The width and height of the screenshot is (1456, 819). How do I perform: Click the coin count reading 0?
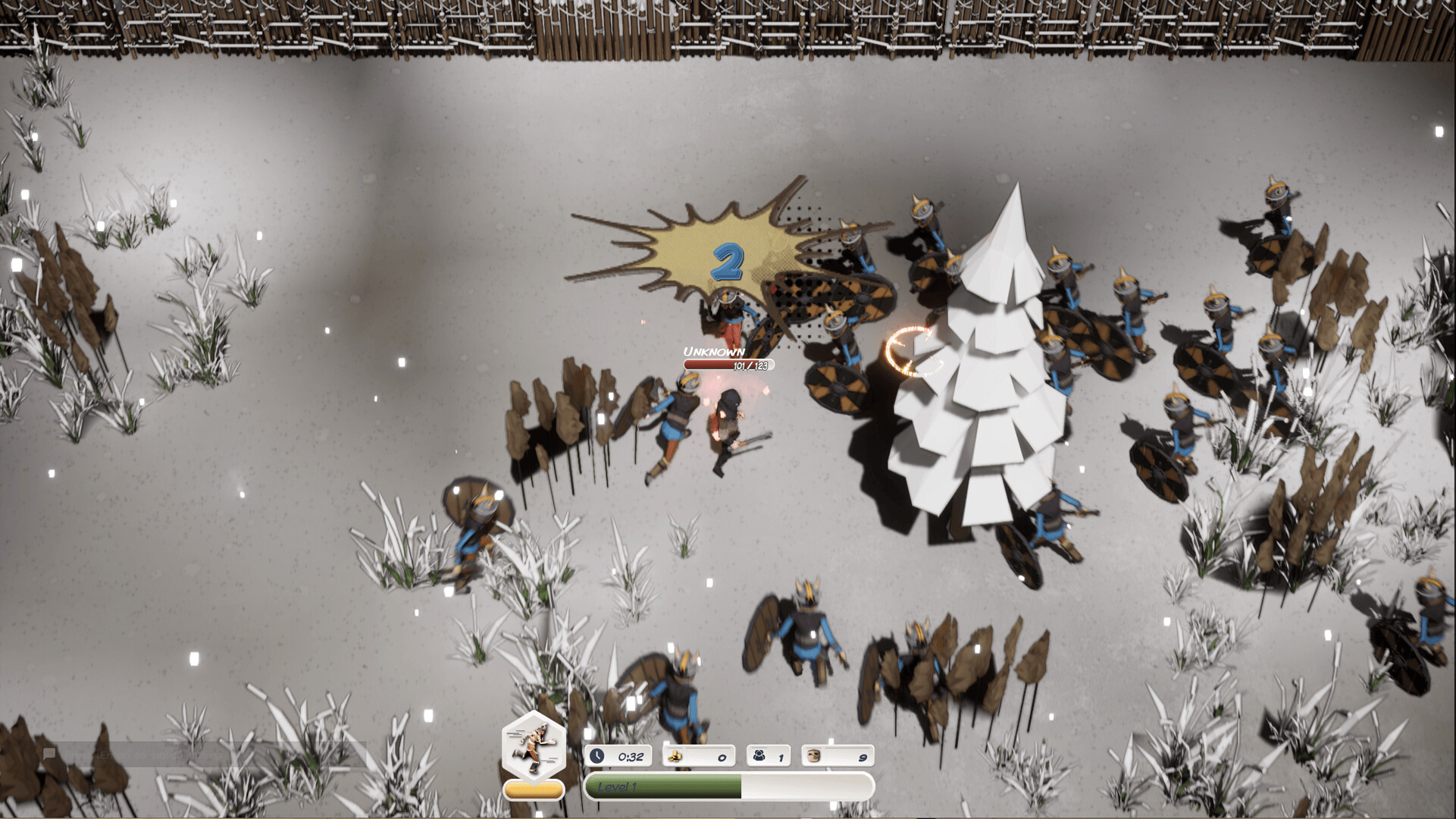pyautogui.click(x=721, y=756)
